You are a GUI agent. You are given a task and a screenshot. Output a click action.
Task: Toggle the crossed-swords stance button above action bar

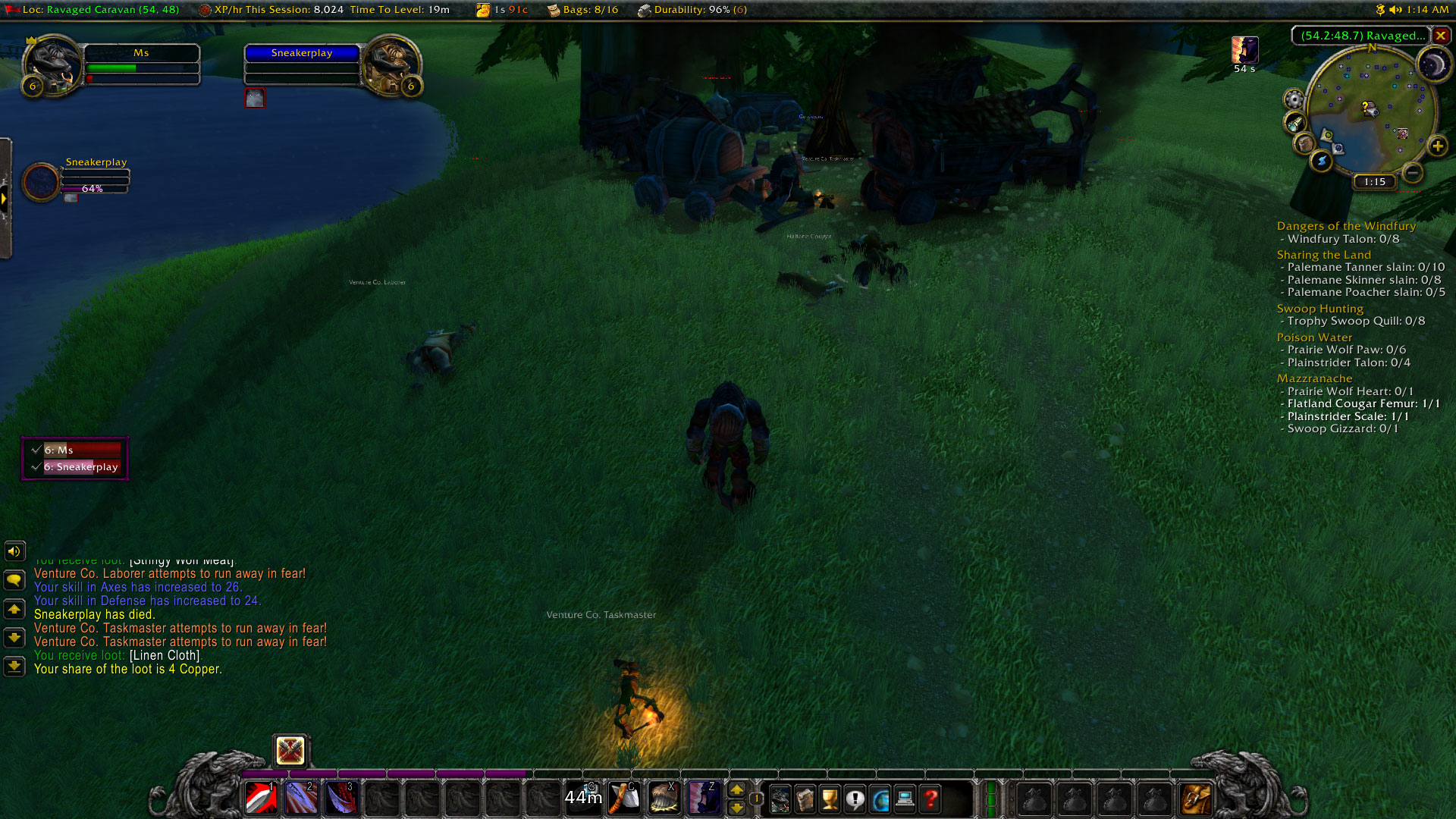click(290, 751)
